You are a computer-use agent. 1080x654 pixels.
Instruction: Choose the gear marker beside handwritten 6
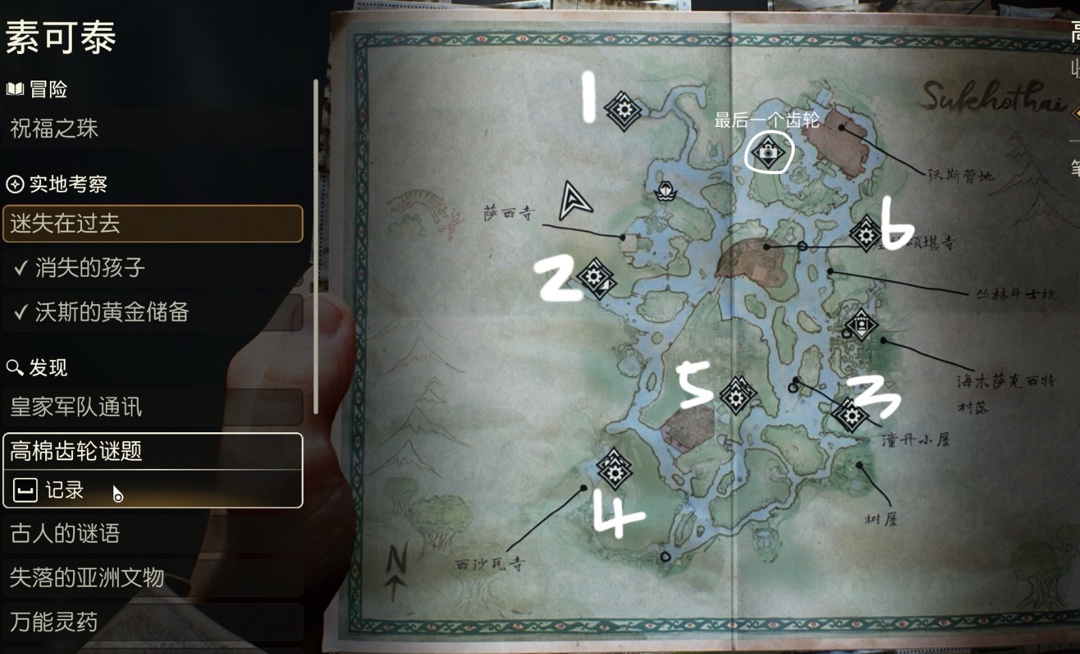coord(865,233)
